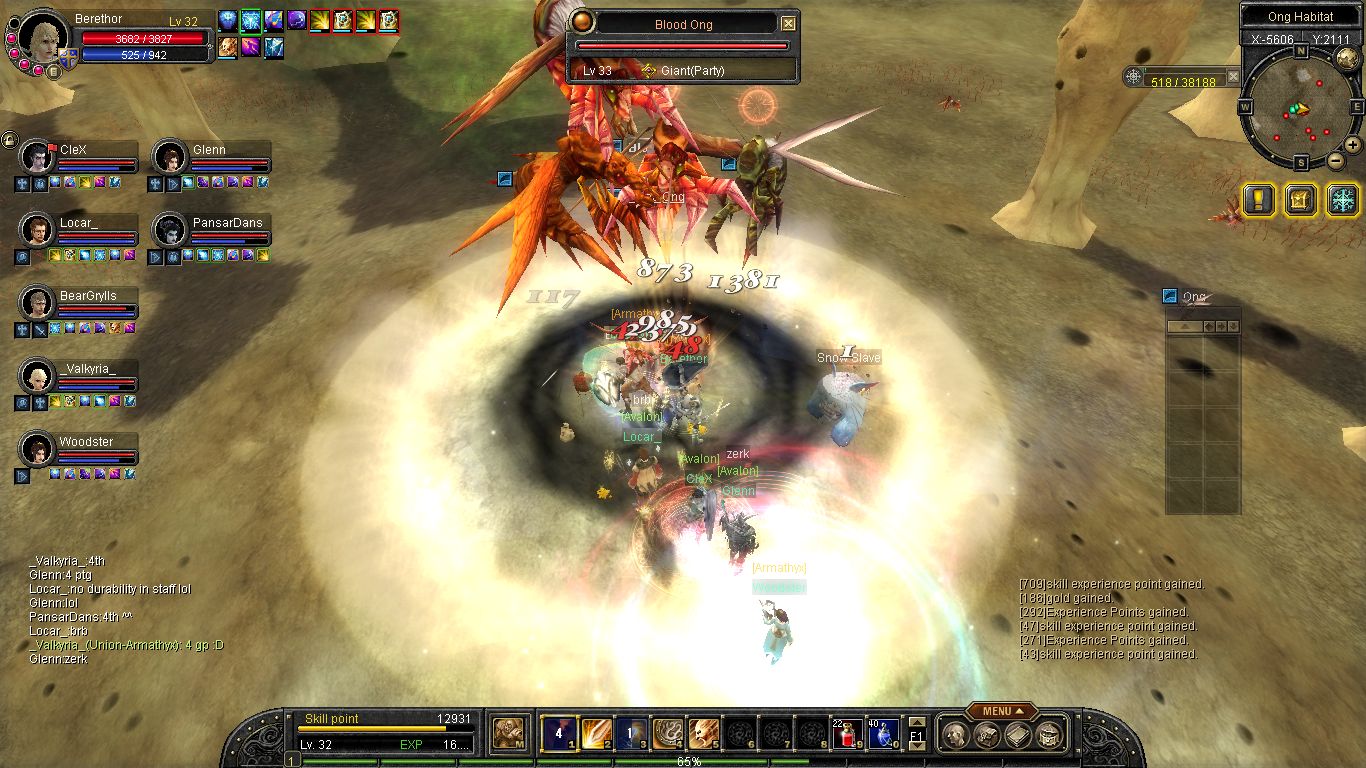1366x768 pixels.
Task: Click the yellow exclamation mark alert icon
Action: pos(1258,199)
